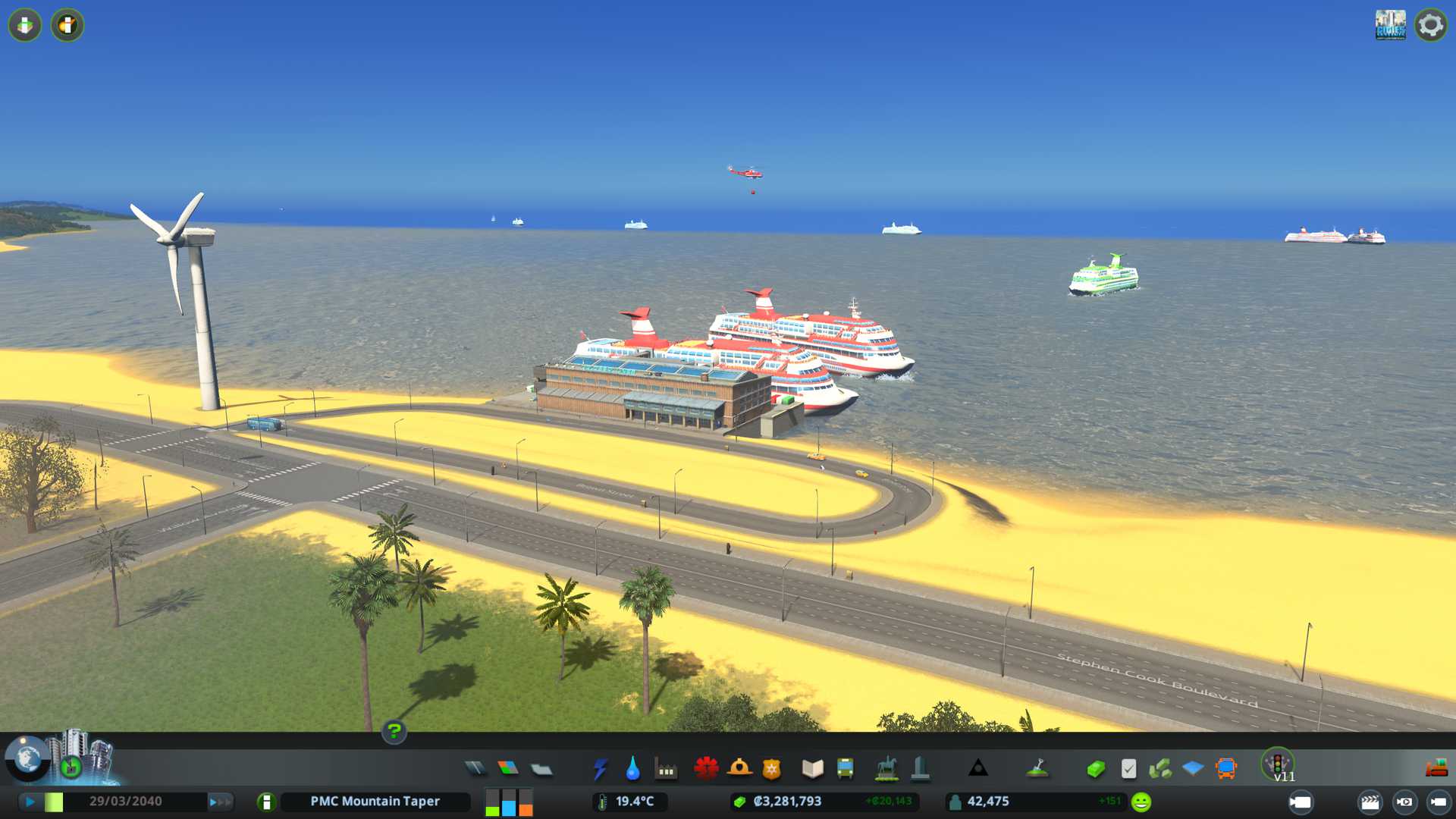The image size is (1456, 819).
Task: Open the Water and Sewage menu
Action: tap(632, 769)
